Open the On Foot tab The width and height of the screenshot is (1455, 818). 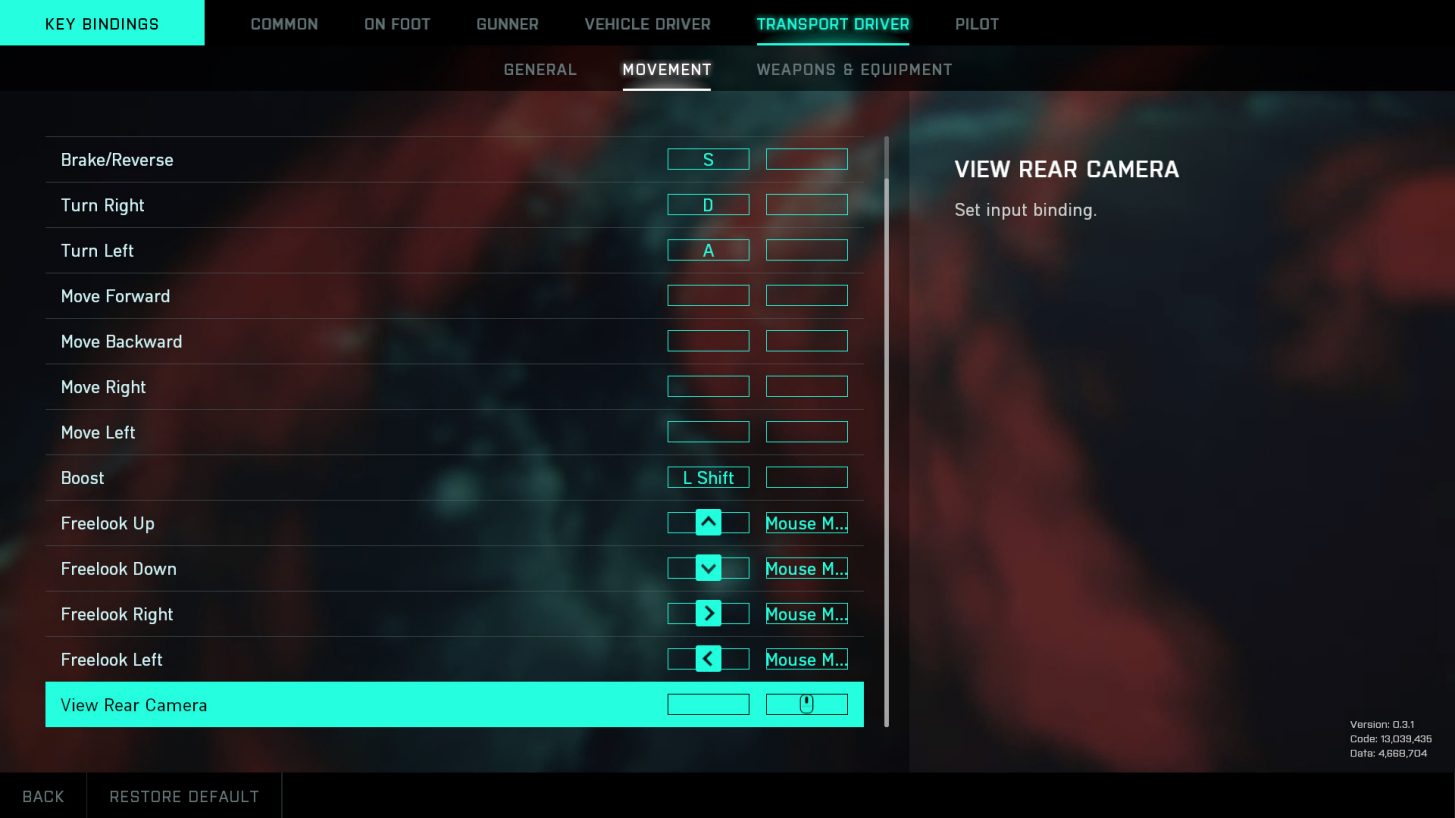[397, 24]
